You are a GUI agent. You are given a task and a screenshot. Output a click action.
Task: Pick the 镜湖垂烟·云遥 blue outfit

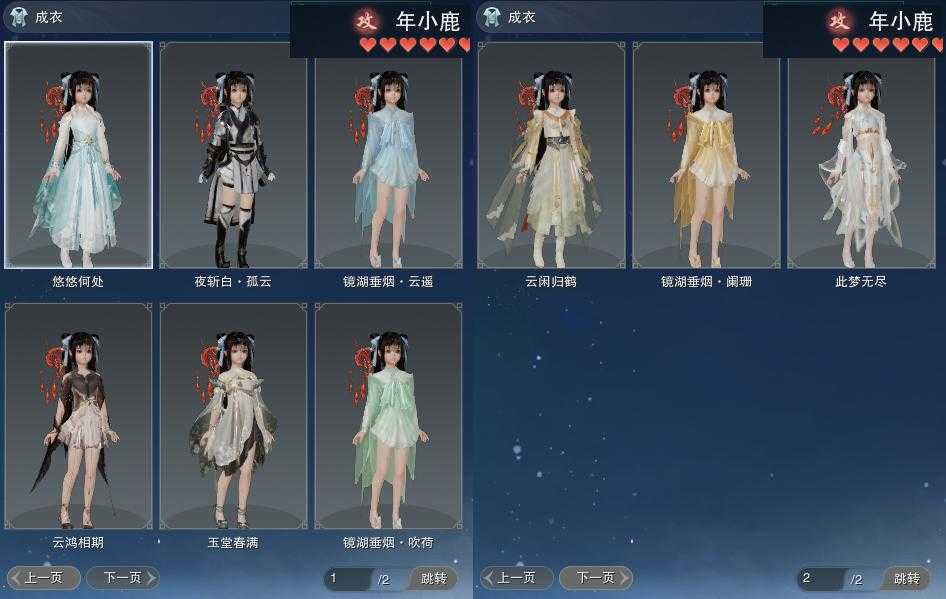388,155
